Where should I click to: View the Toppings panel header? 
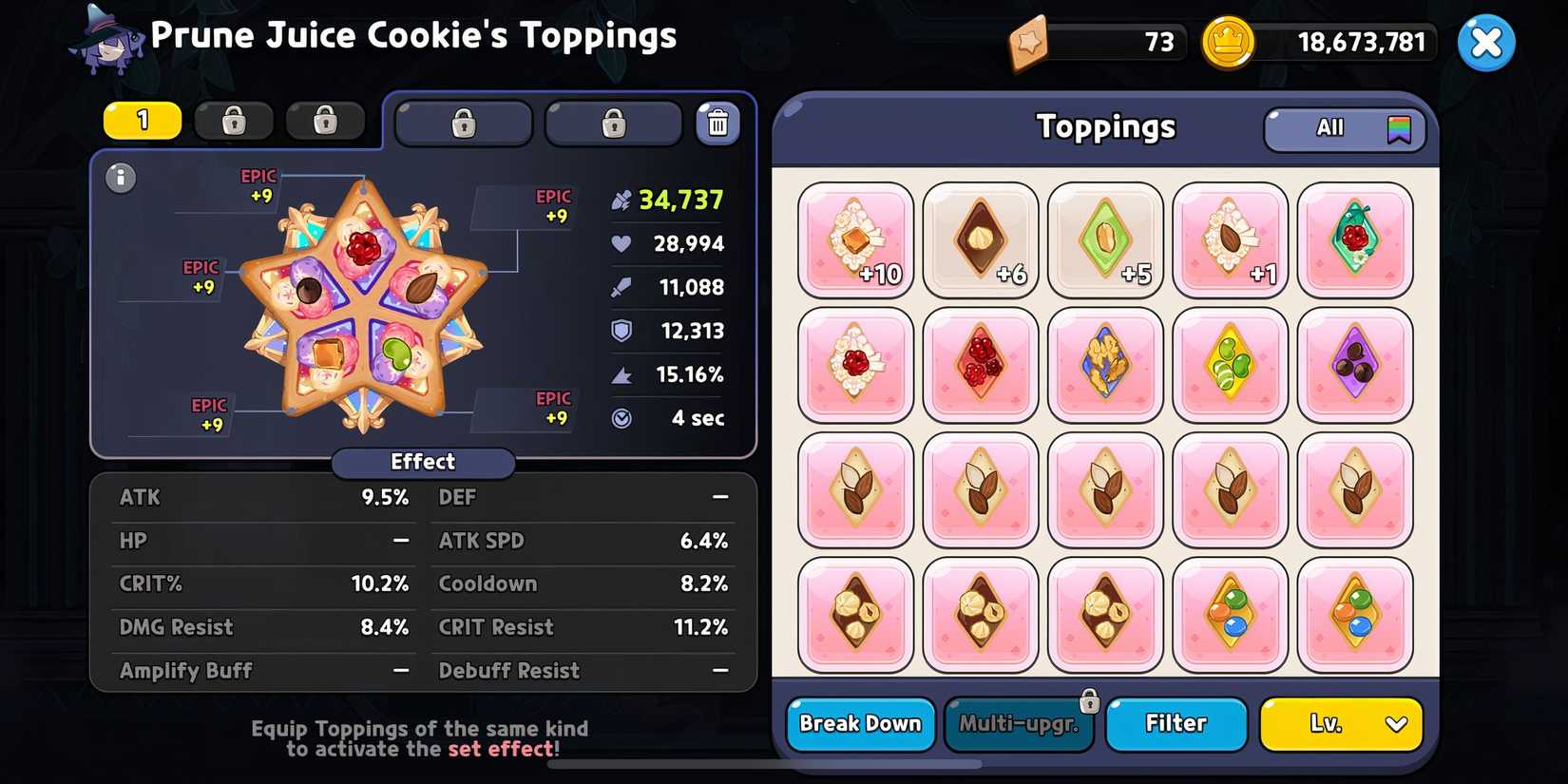coord(1105,126)
